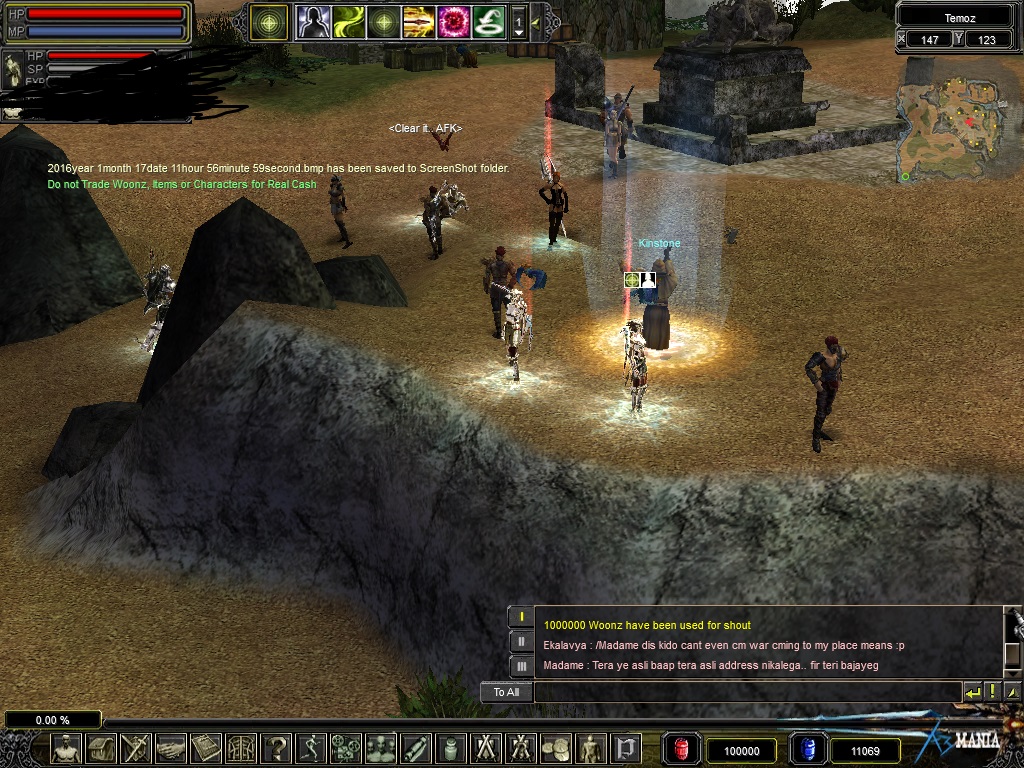The image size is (1024, 768).
Task: Open the Temoz minimap
Action: (x=954, y=120)
